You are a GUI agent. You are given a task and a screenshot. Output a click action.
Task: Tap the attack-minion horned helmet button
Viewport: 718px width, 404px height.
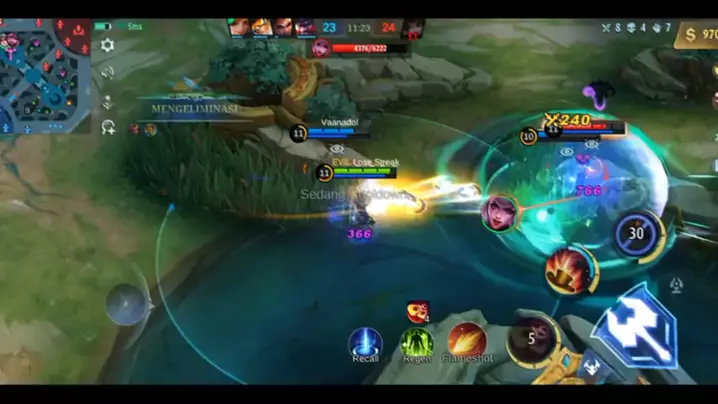(592, 365)
